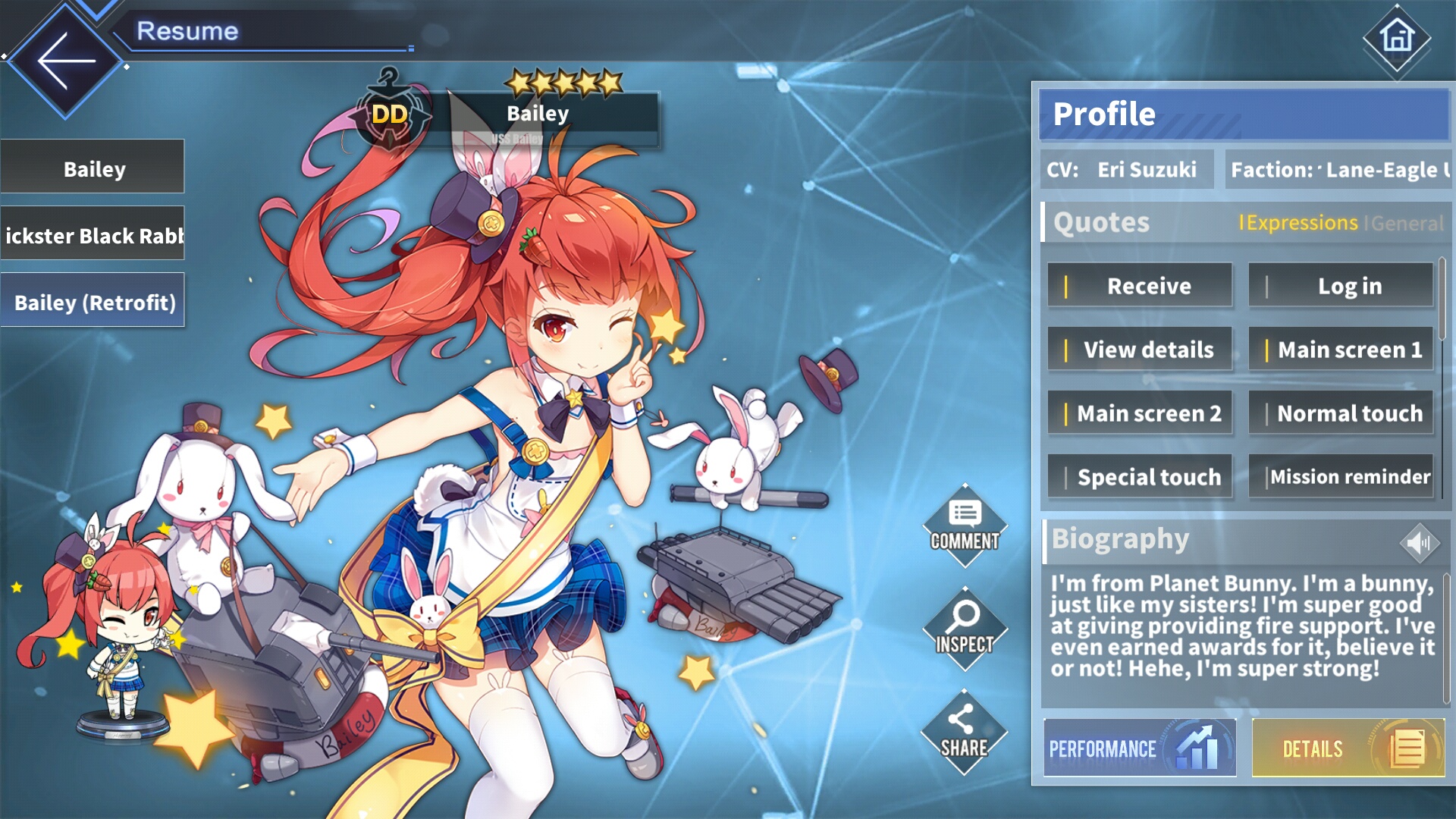
Task: Play the Special touch voice line
Action: tap(1140, 476)
